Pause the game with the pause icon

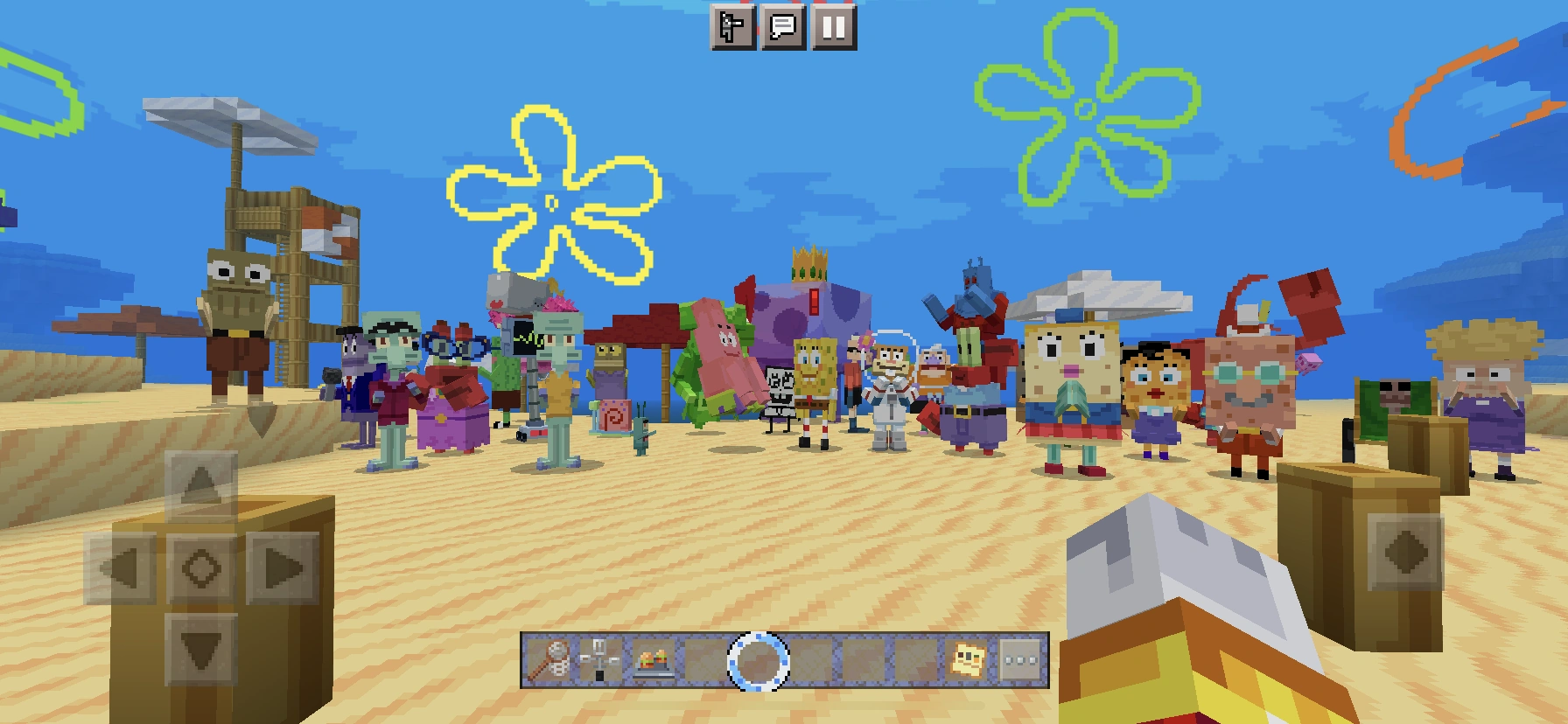pos(832,30)
